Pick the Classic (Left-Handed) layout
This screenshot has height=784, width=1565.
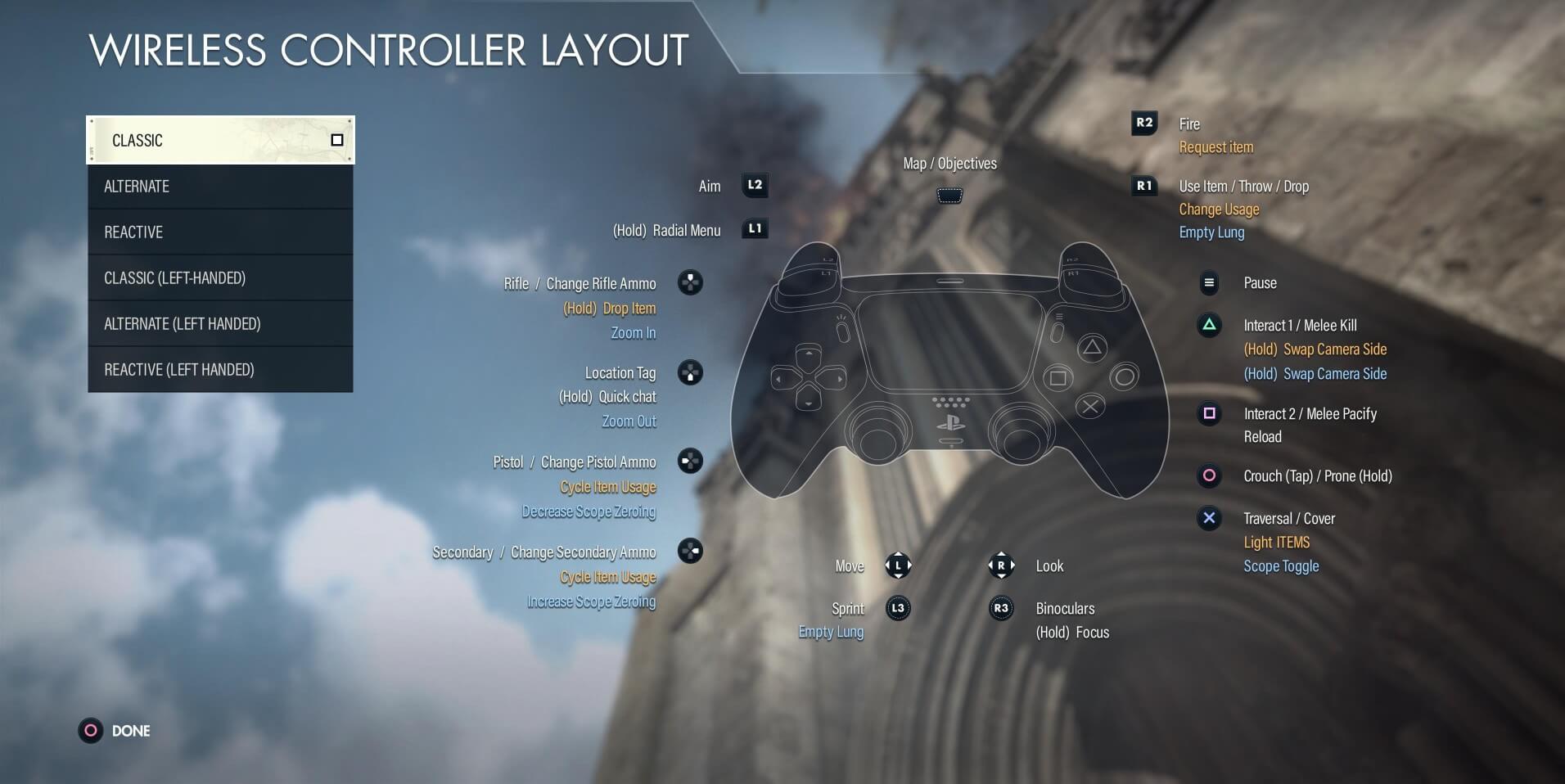coord(219,278)
